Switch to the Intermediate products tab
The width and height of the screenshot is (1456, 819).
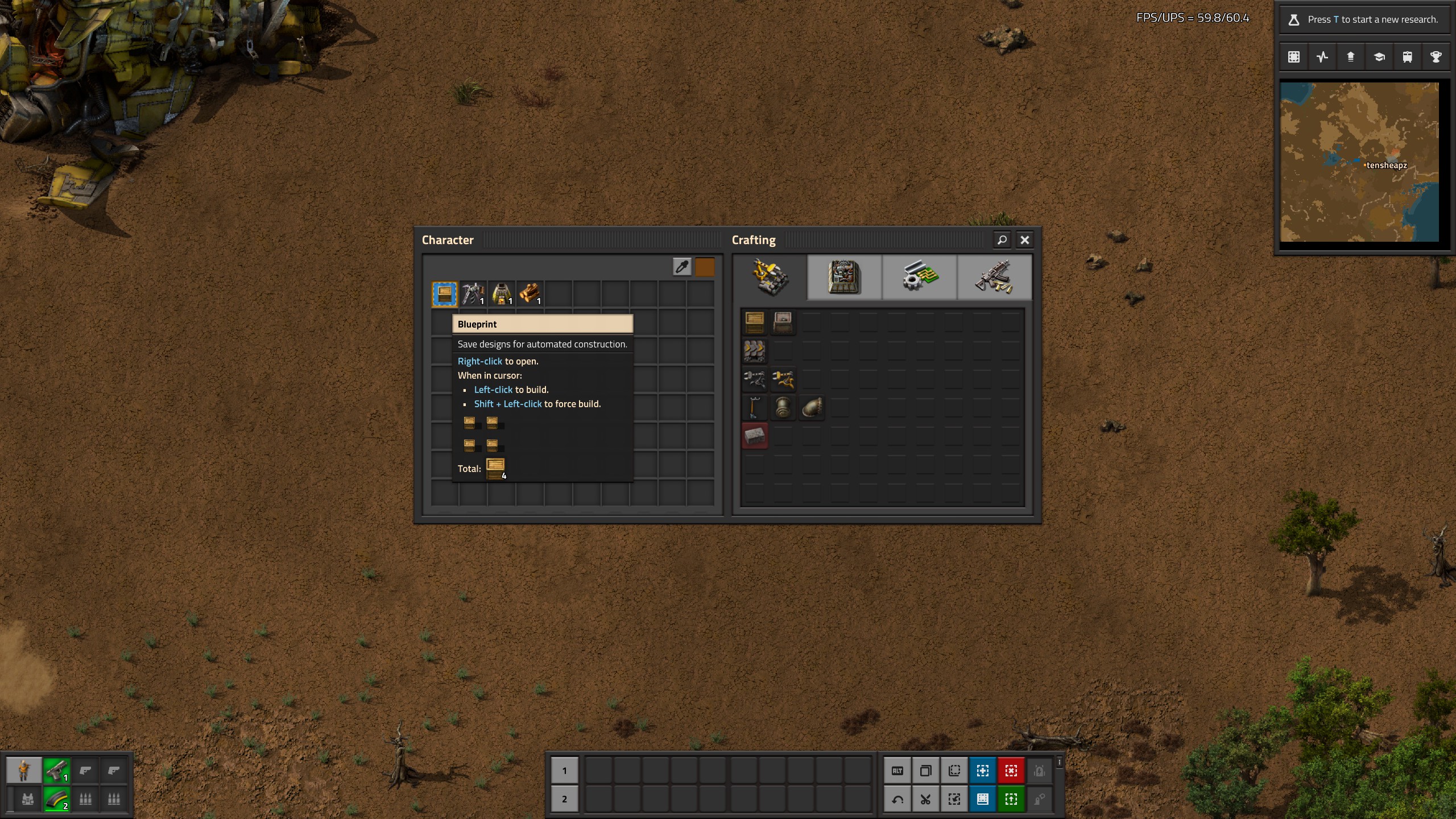[919, 278]
